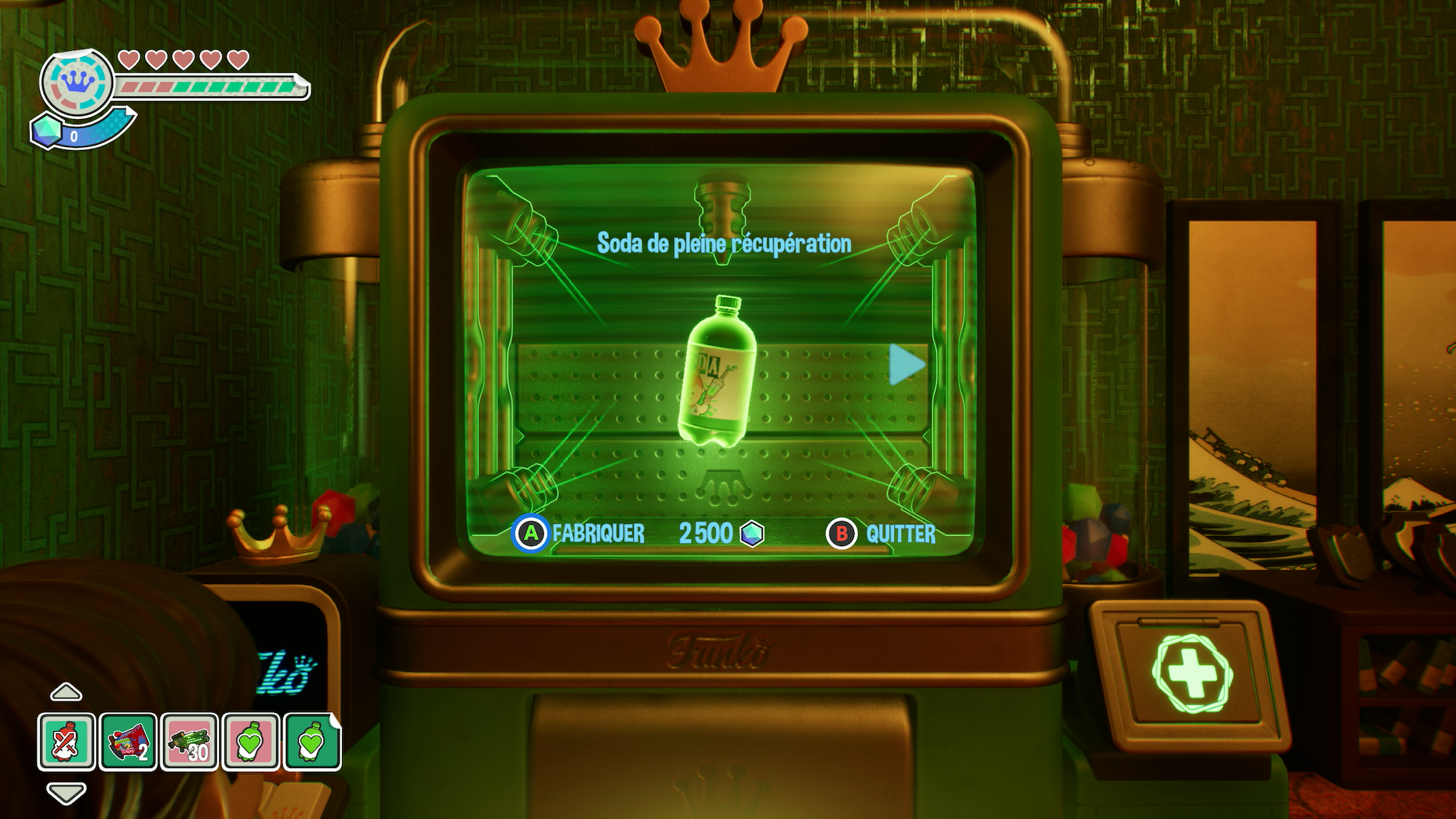Select the red soda bottle with crossed swords
This screenshot has width=1456, height=819.
(67, 742)
